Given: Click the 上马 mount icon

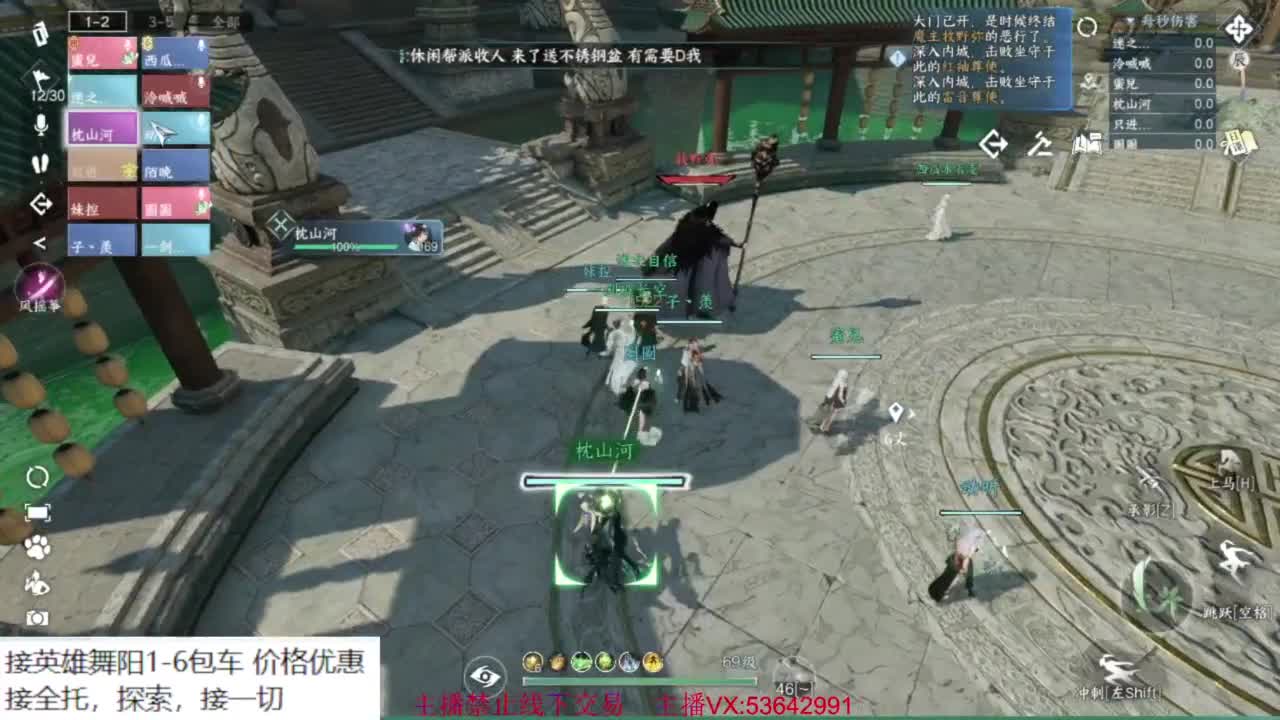Looking at the screenshot, I should pyautogui.click(x=1226, y=457).
